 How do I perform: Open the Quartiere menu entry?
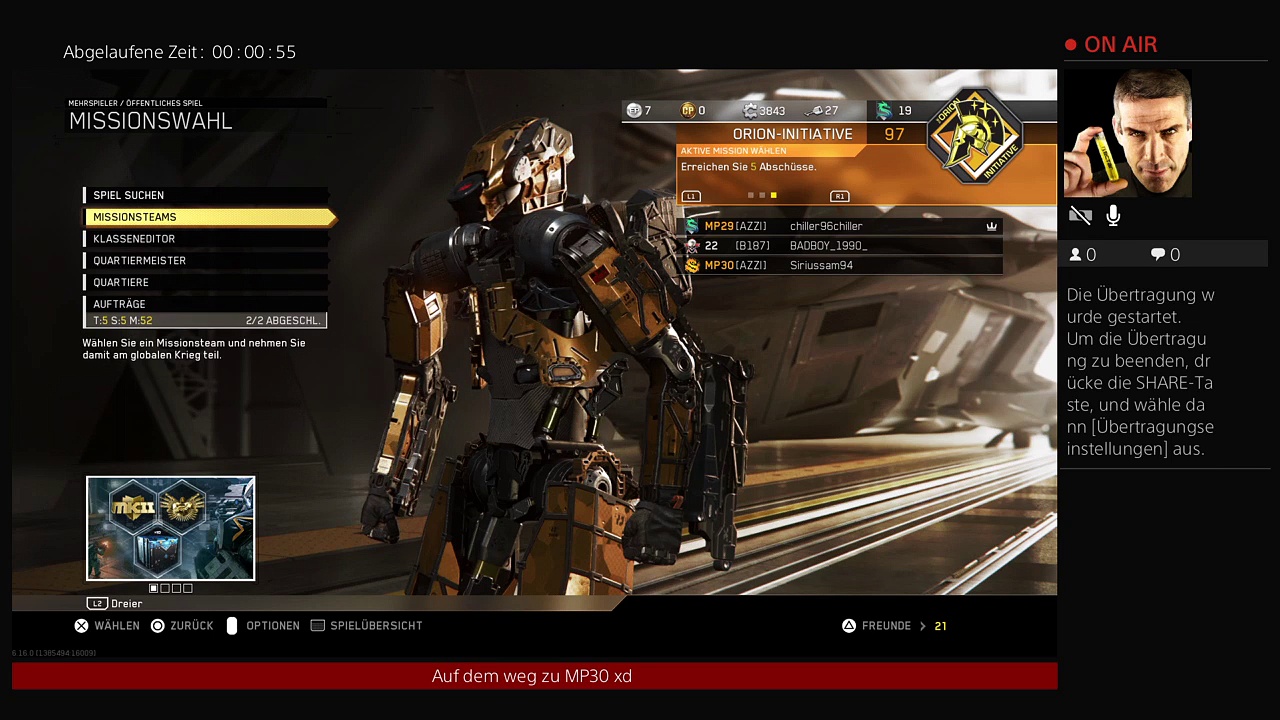point(121,283)
